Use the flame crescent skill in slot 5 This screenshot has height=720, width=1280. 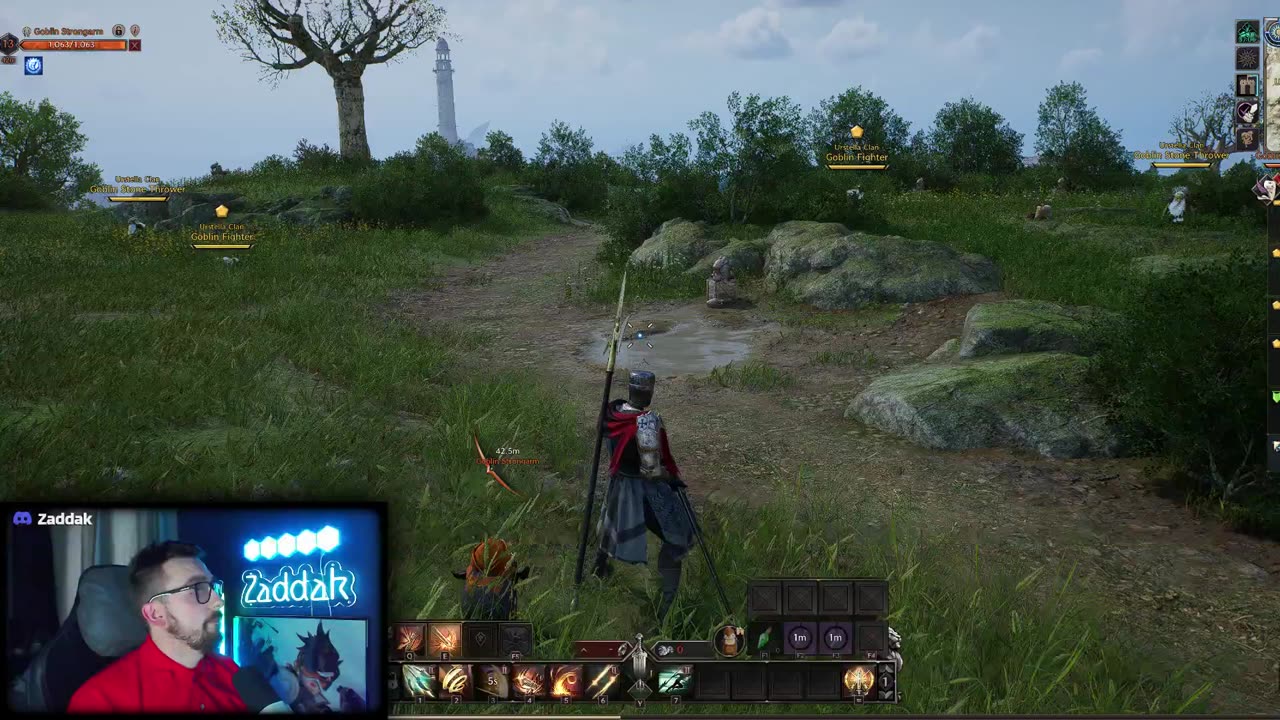565,682
